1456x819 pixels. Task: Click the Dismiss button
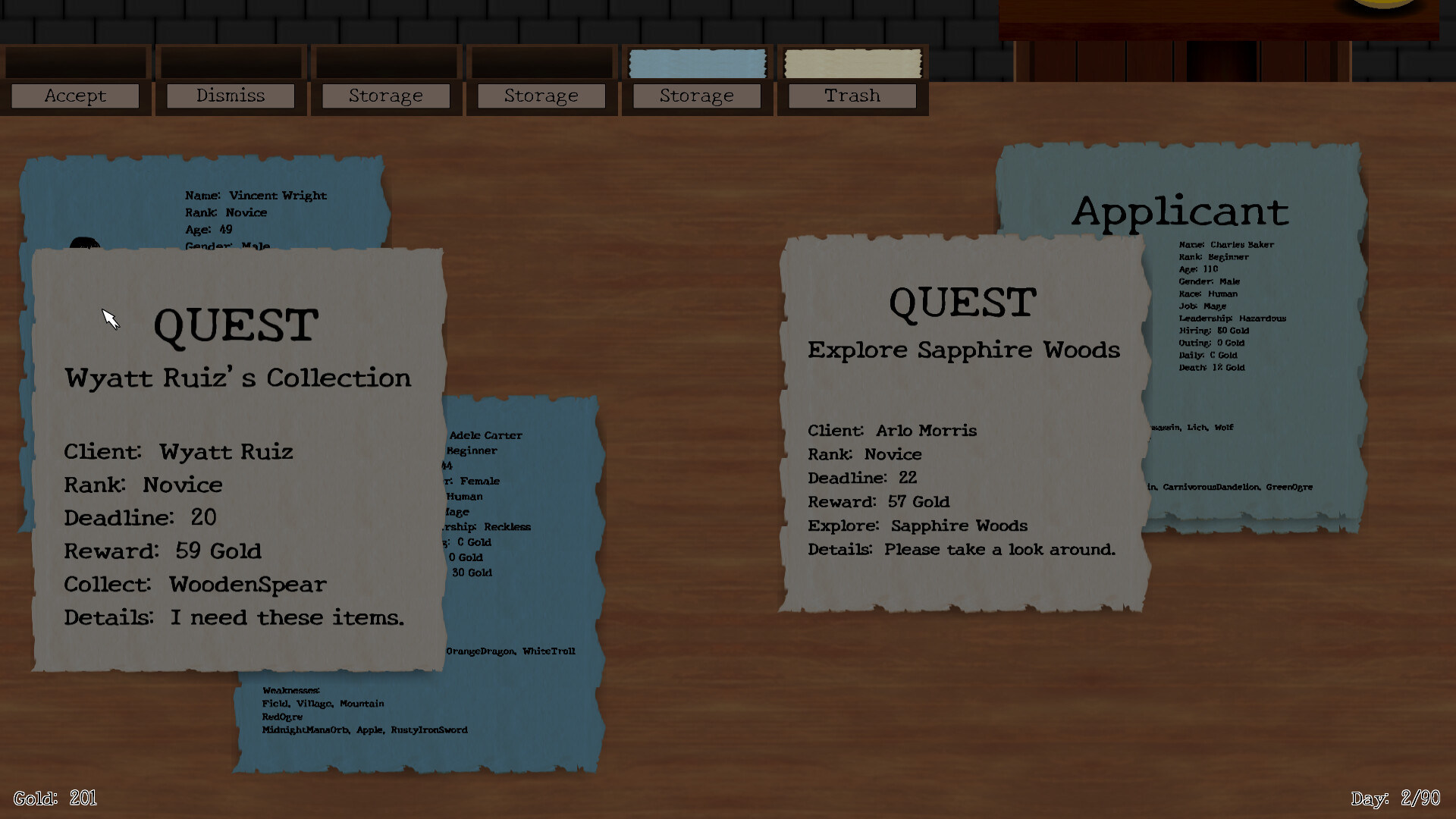[x=231, y=96]
